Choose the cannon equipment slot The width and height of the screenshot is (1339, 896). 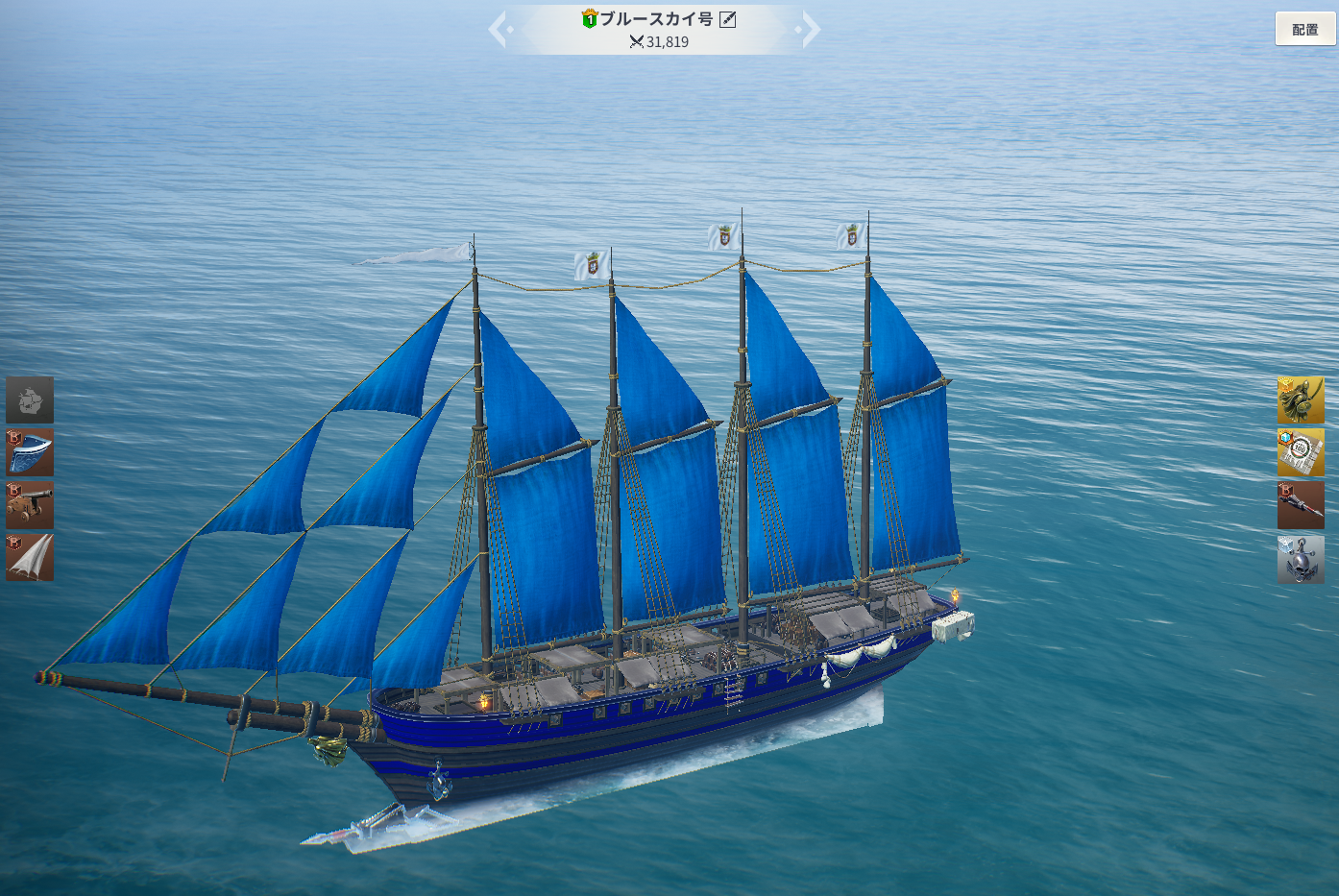[30, 505]
